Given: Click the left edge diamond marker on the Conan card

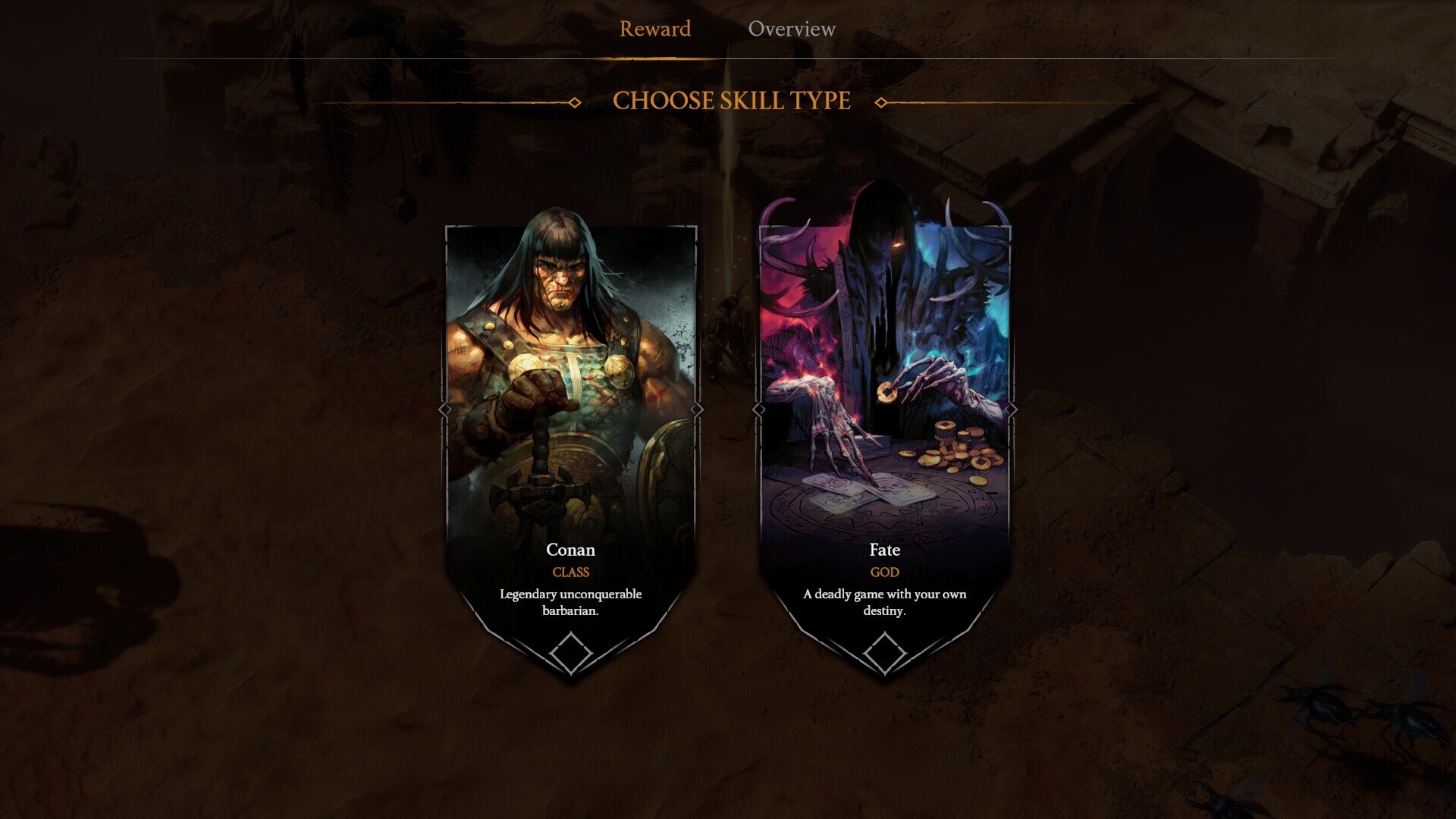Looking at the screenshot, I should (446, 410).
